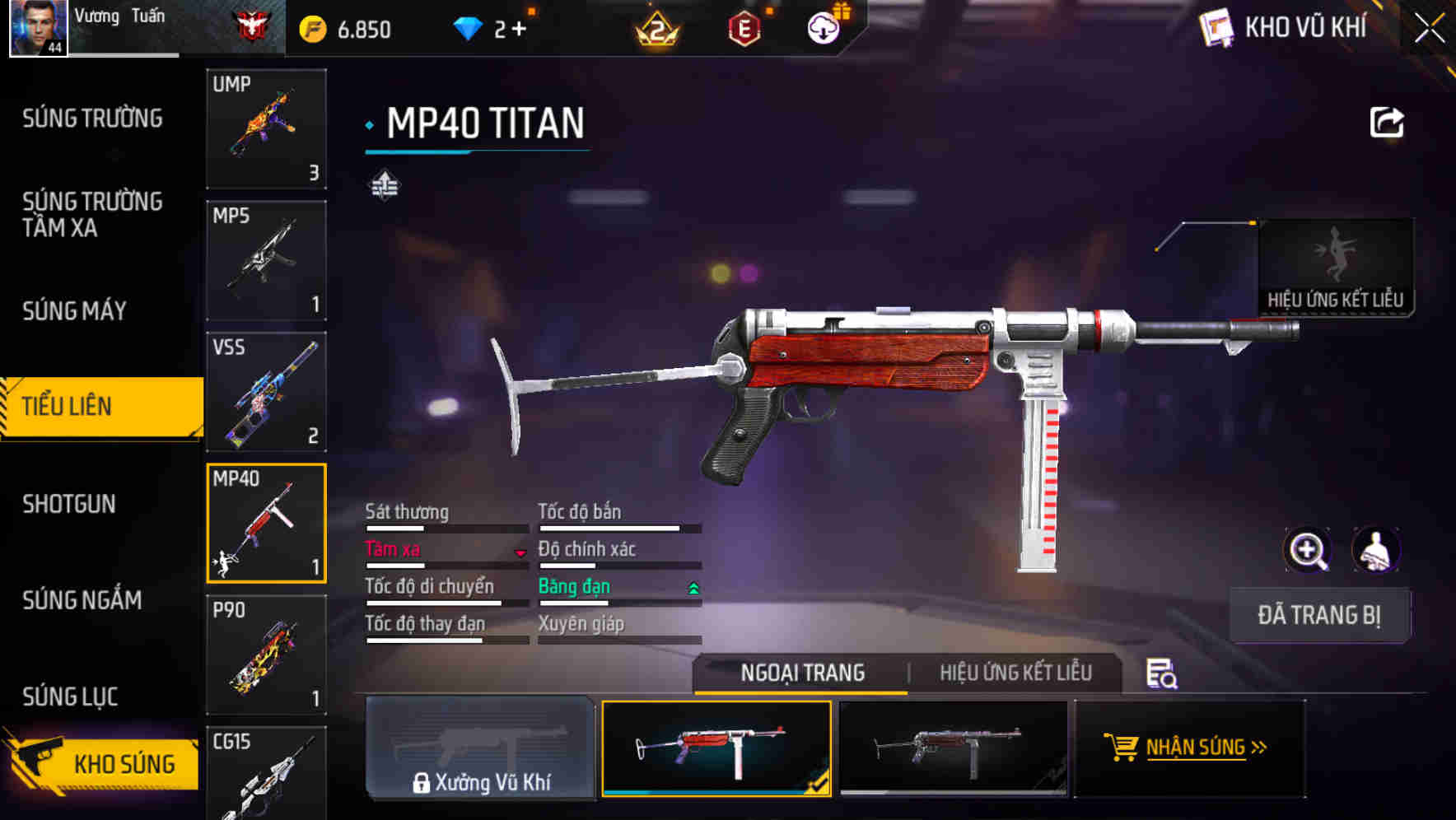Image resolution: width=1456 pixels, height=820 pixels.
Task: Switch to the Hiệu Ứng Kết Liễu tab
Action: click(1015, 673)
